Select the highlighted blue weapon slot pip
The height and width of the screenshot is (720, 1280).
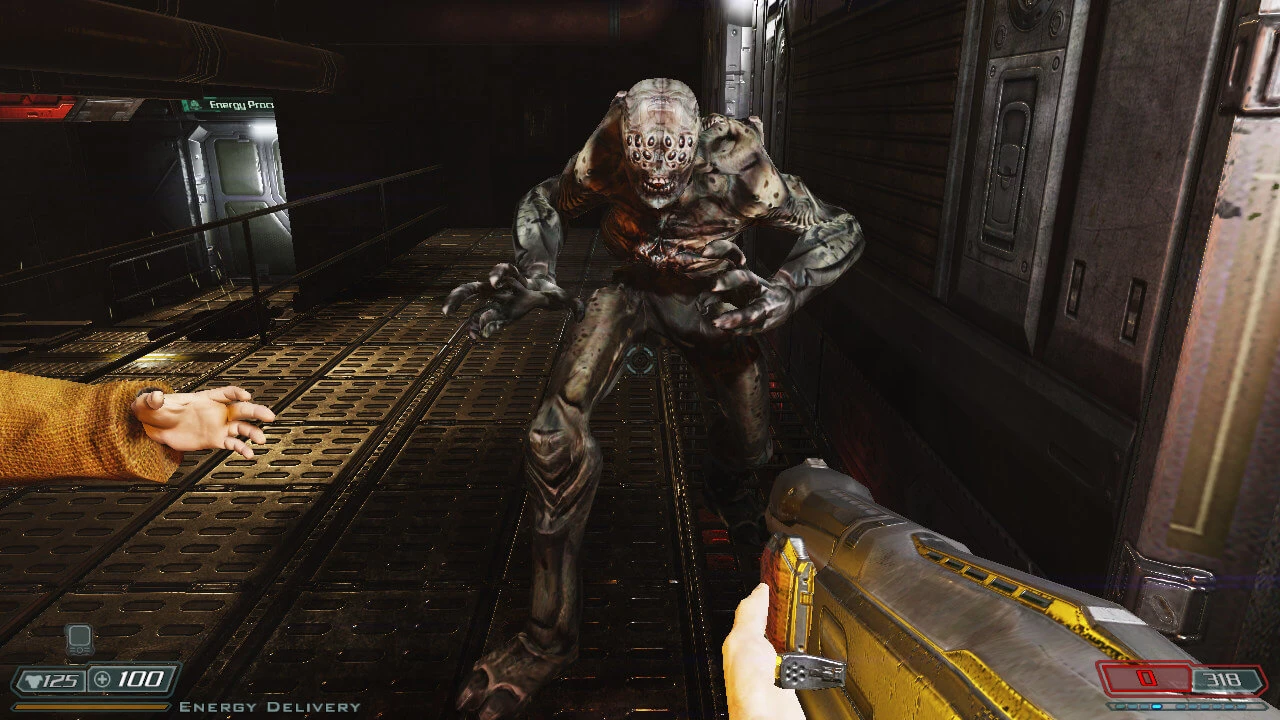tap(1156, 707)
